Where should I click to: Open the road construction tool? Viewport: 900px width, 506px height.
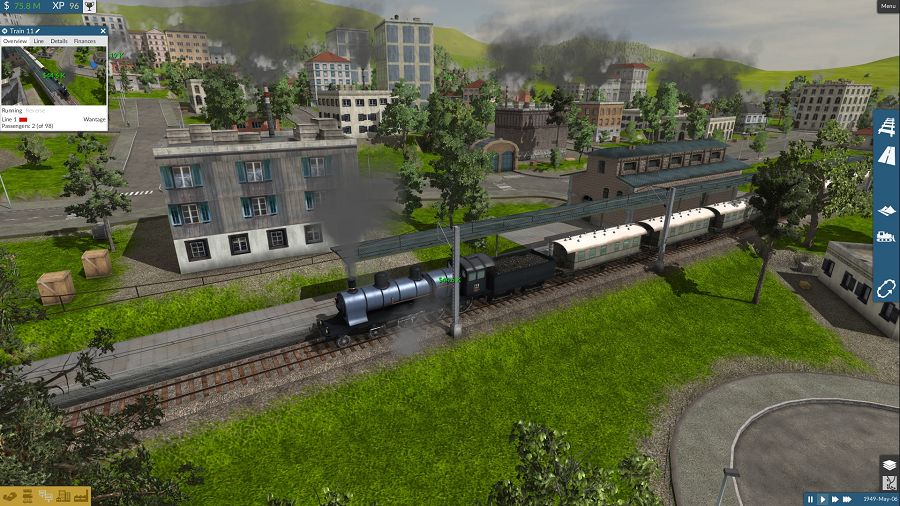[886, 155]
